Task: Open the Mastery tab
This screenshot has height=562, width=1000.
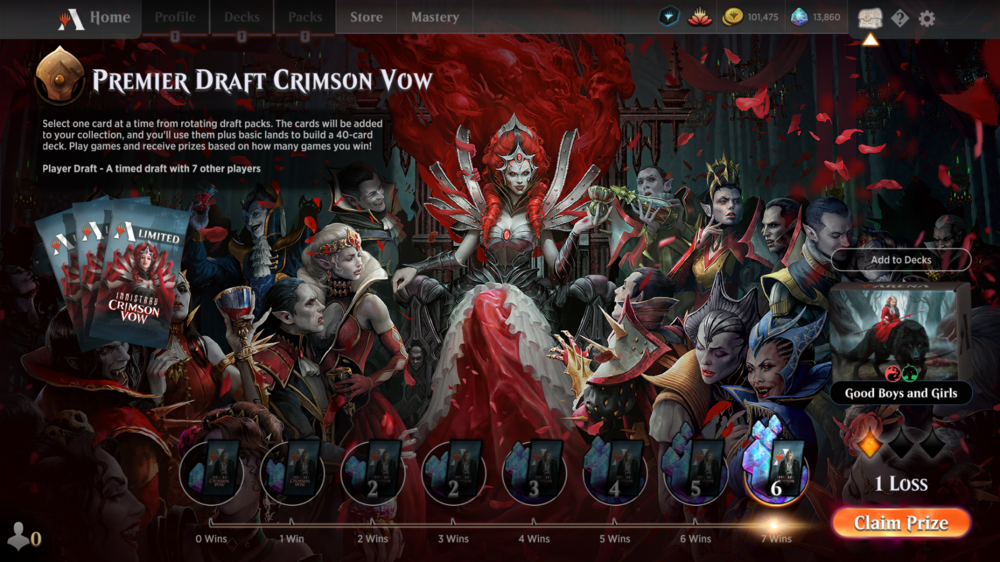Action: tap(435, 18)
